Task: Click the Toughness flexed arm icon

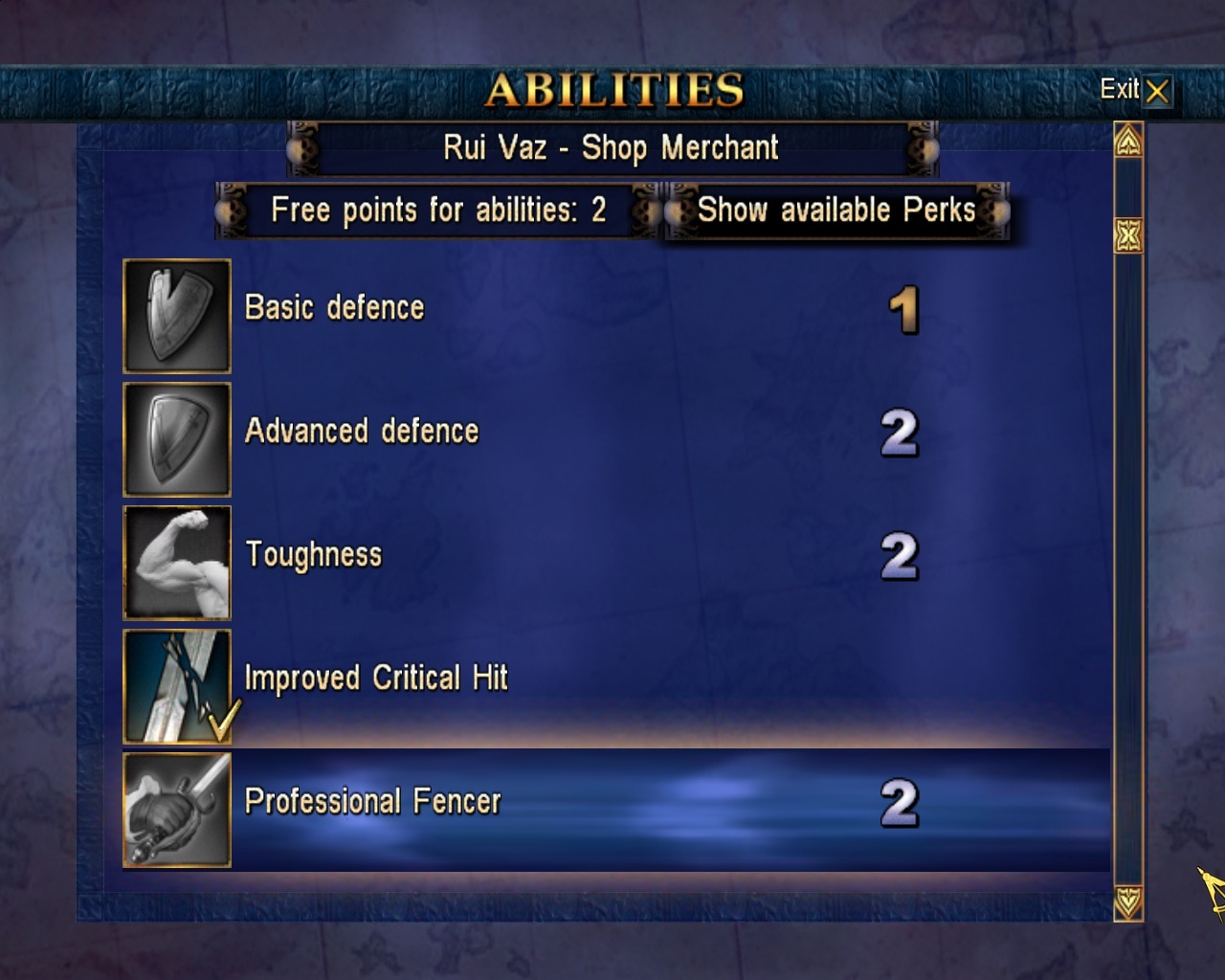Action: click(x=177, y=563)
